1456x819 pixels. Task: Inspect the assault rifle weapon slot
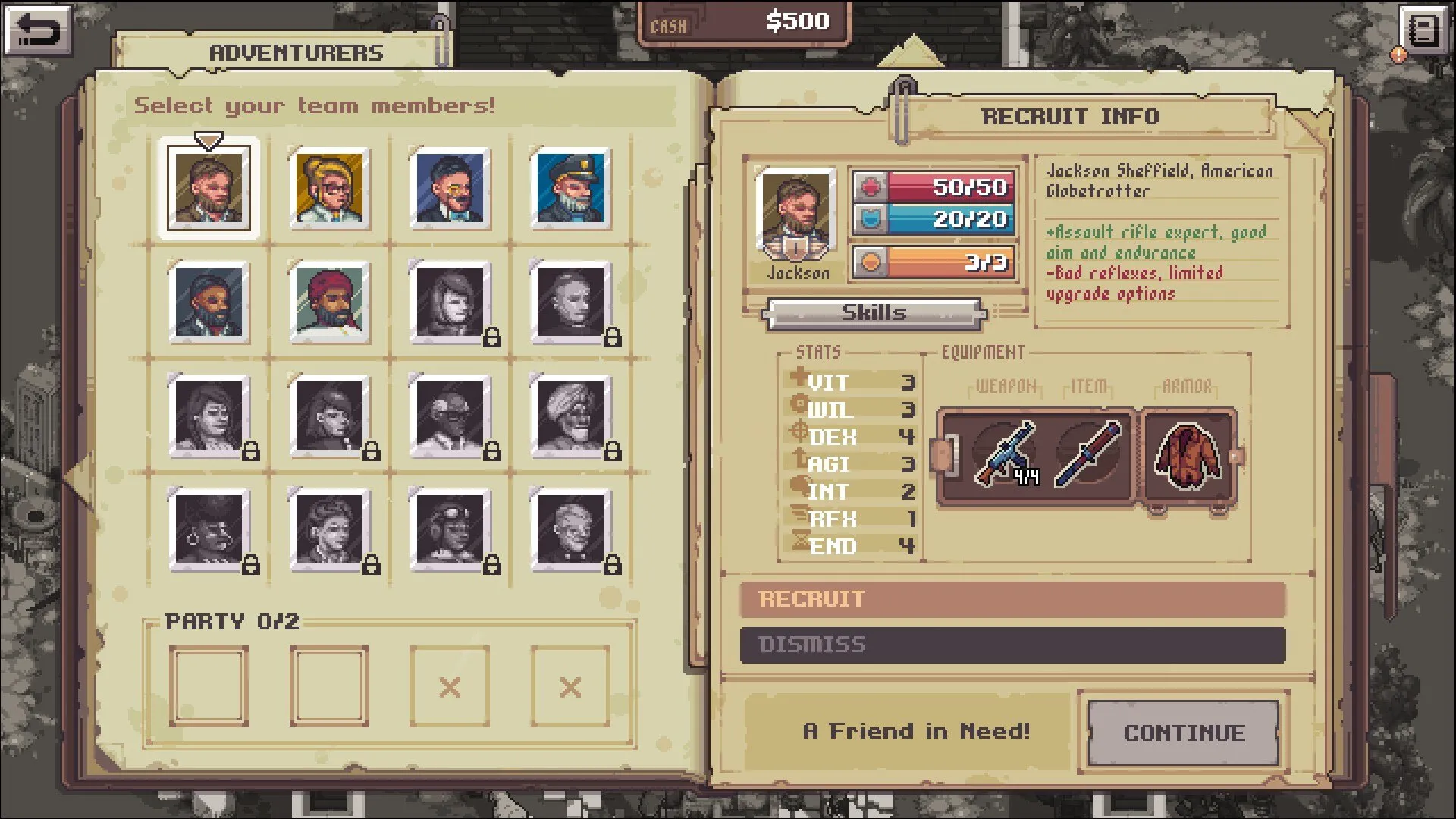tap(1006, 454)
